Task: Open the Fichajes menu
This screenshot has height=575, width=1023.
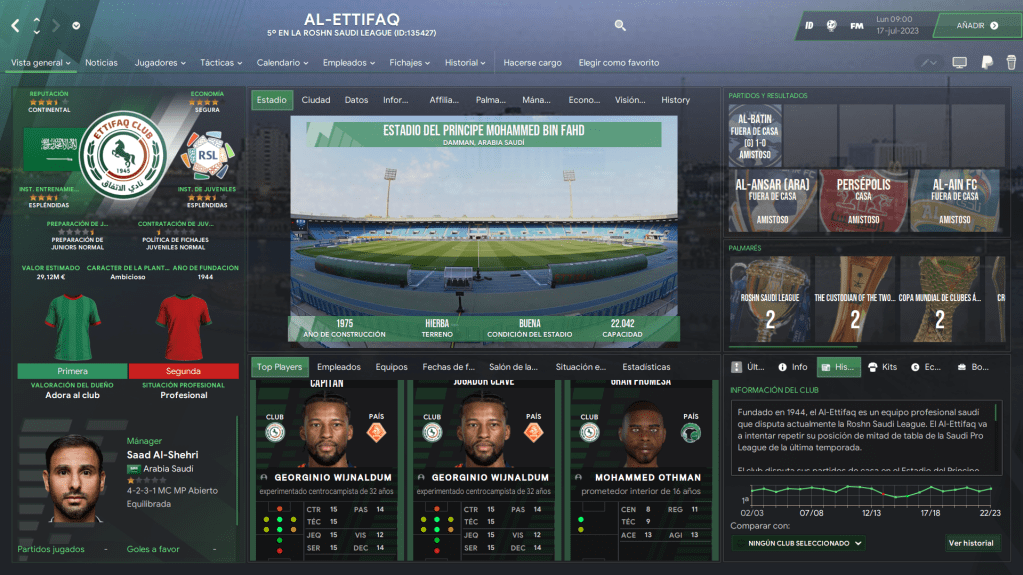Action: click(x=411, y=62)
